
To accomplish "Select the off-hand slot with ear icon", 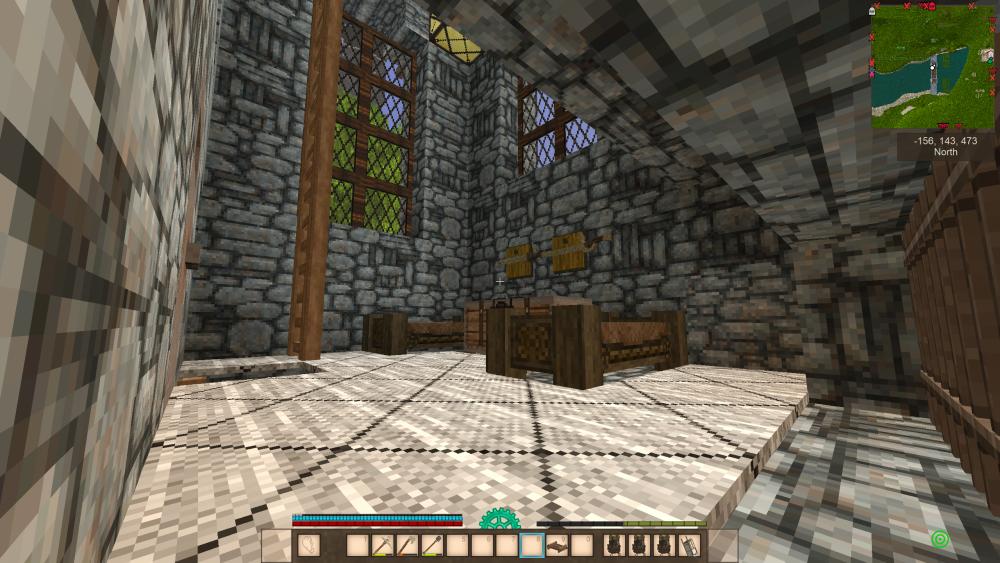I will click(308, 546).
